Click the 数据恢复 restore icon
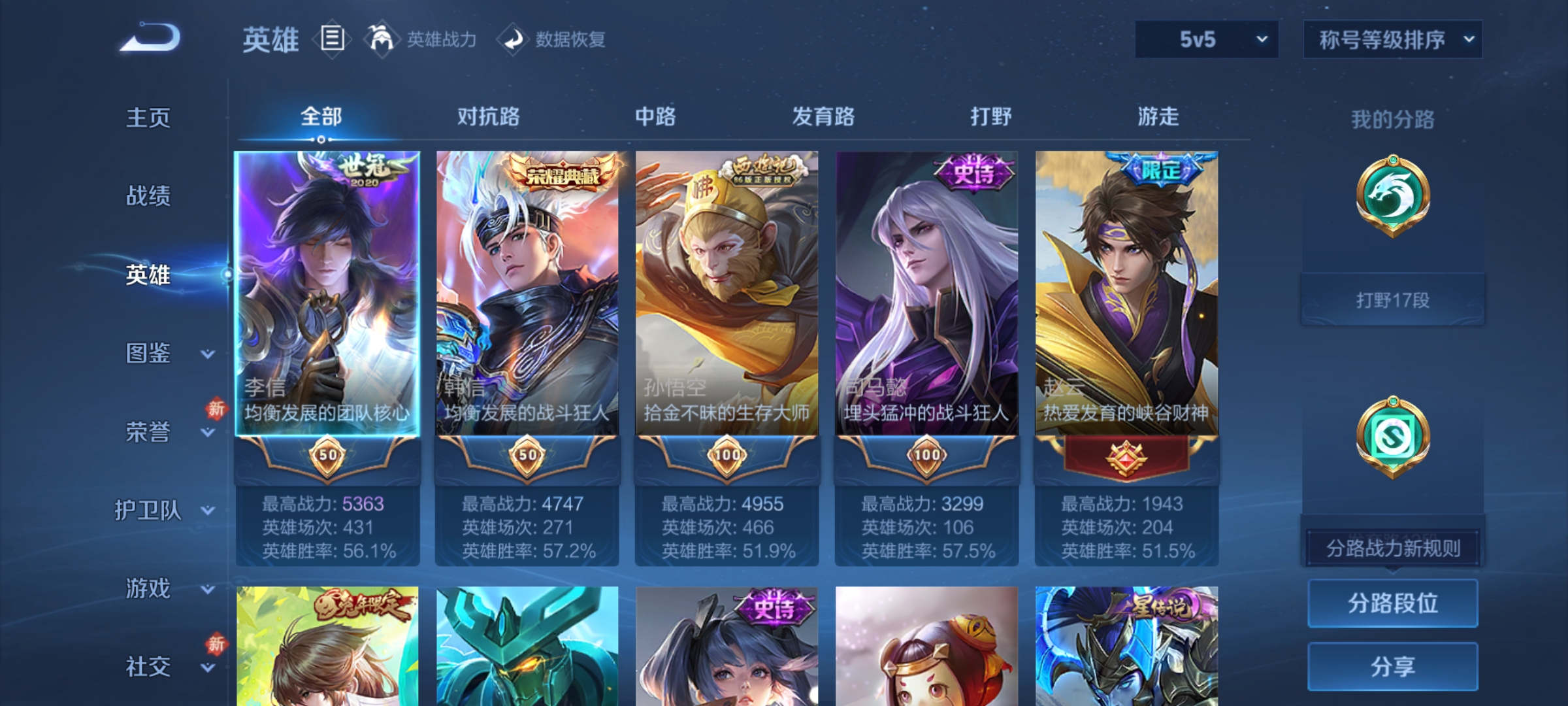This screenshot has width=1568, height=706. (x=514, y=39)
